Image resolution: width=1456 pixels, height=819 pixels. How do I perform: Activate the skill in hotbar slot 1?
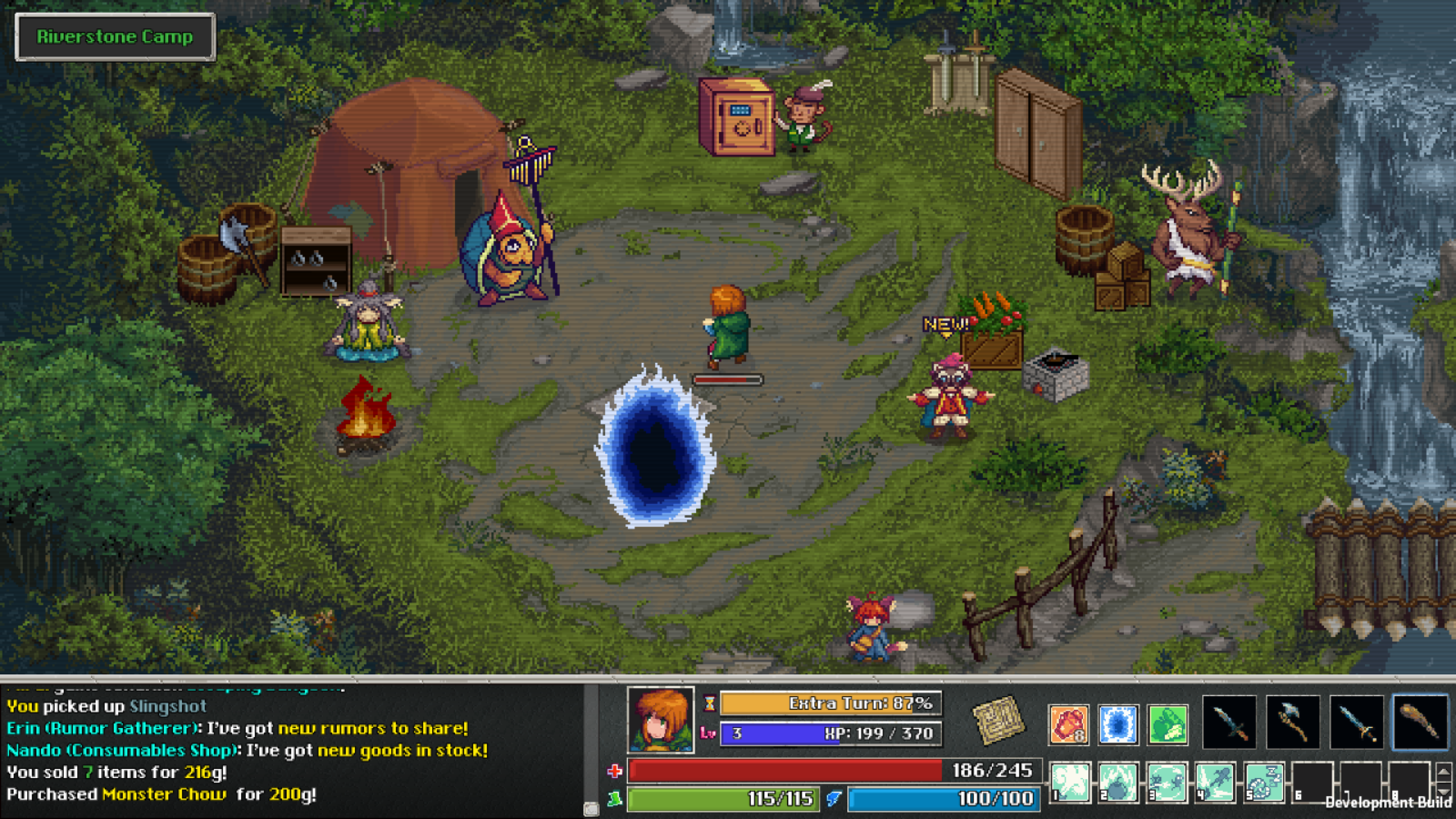[x=1069, y=783]
